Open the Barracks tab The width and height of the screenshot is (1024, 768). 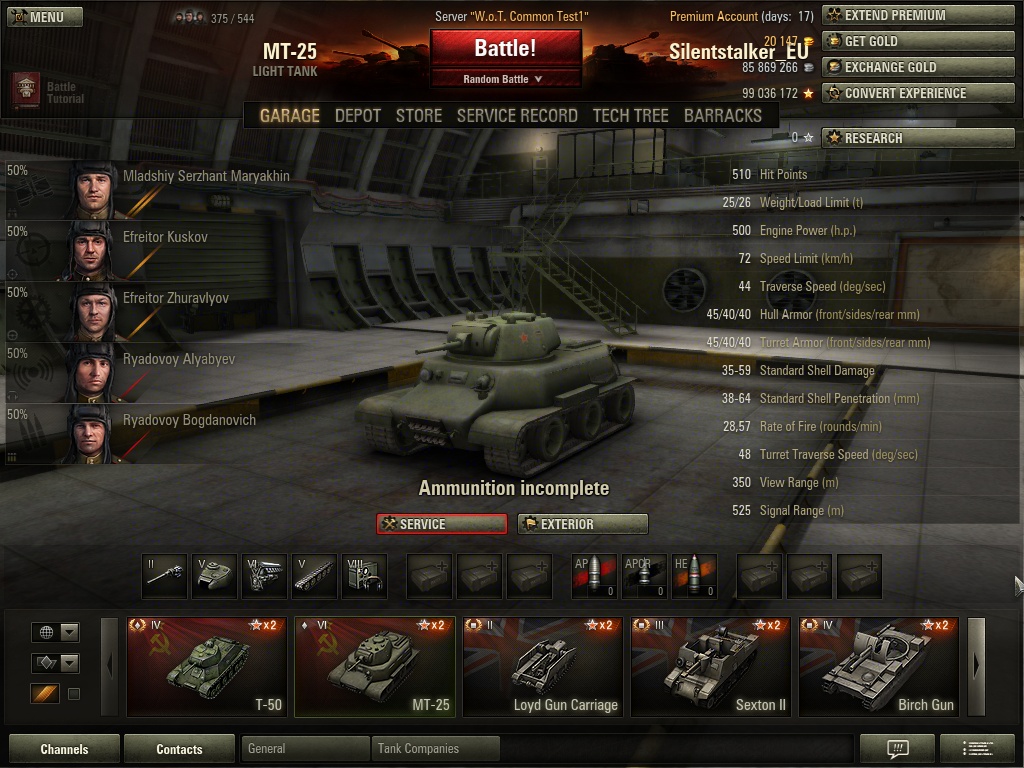722,116
